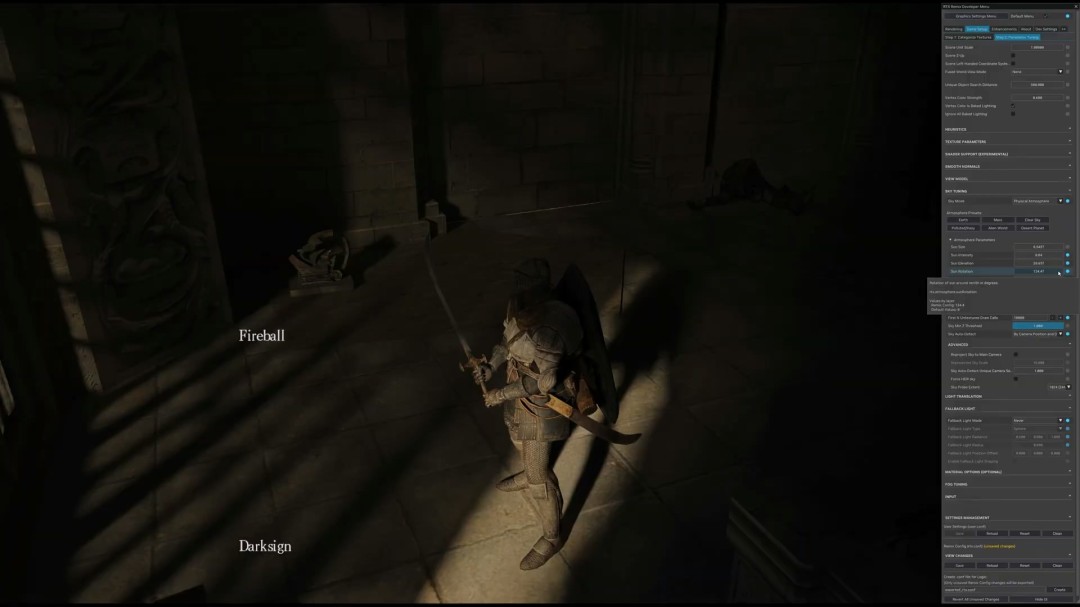This screenshot has width=1080, height=607.
Task: Open the Fused World-View Mode dropdown
Action: click(1037, 72)
